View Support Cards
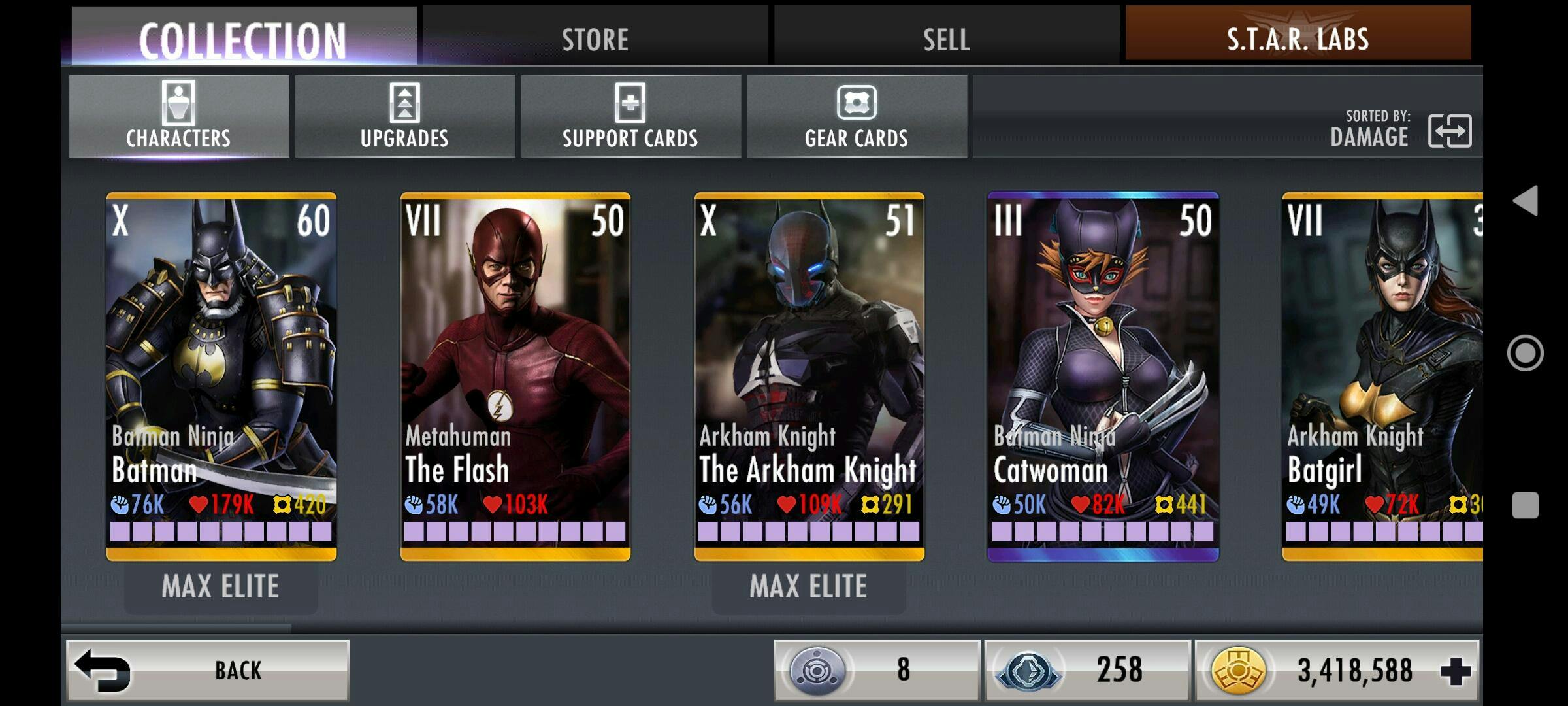The height and width of the screenshot is (706, 1568). (x=630, y=116)
